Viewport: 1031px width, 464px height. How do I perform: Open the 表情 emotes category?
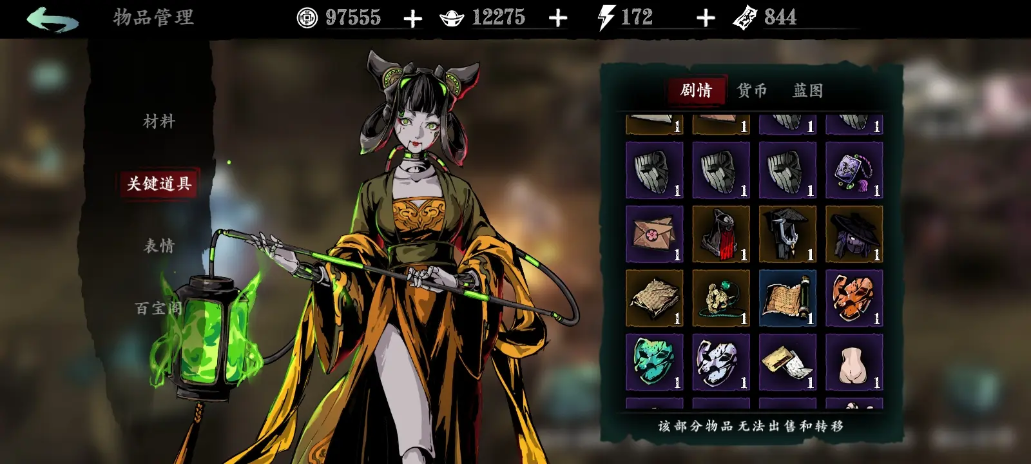pyautogui.click(x=159, y=246)
